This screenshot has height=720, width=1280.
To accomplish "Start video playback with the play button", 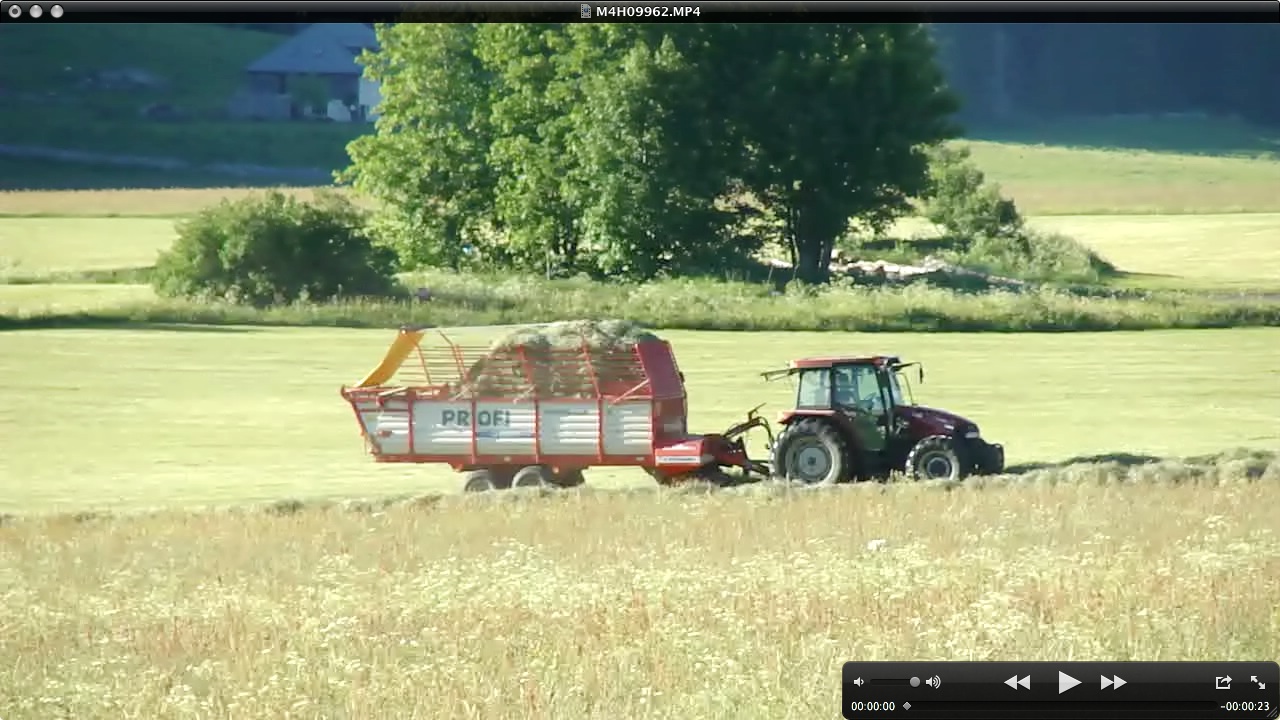I will coord(1068,682).
